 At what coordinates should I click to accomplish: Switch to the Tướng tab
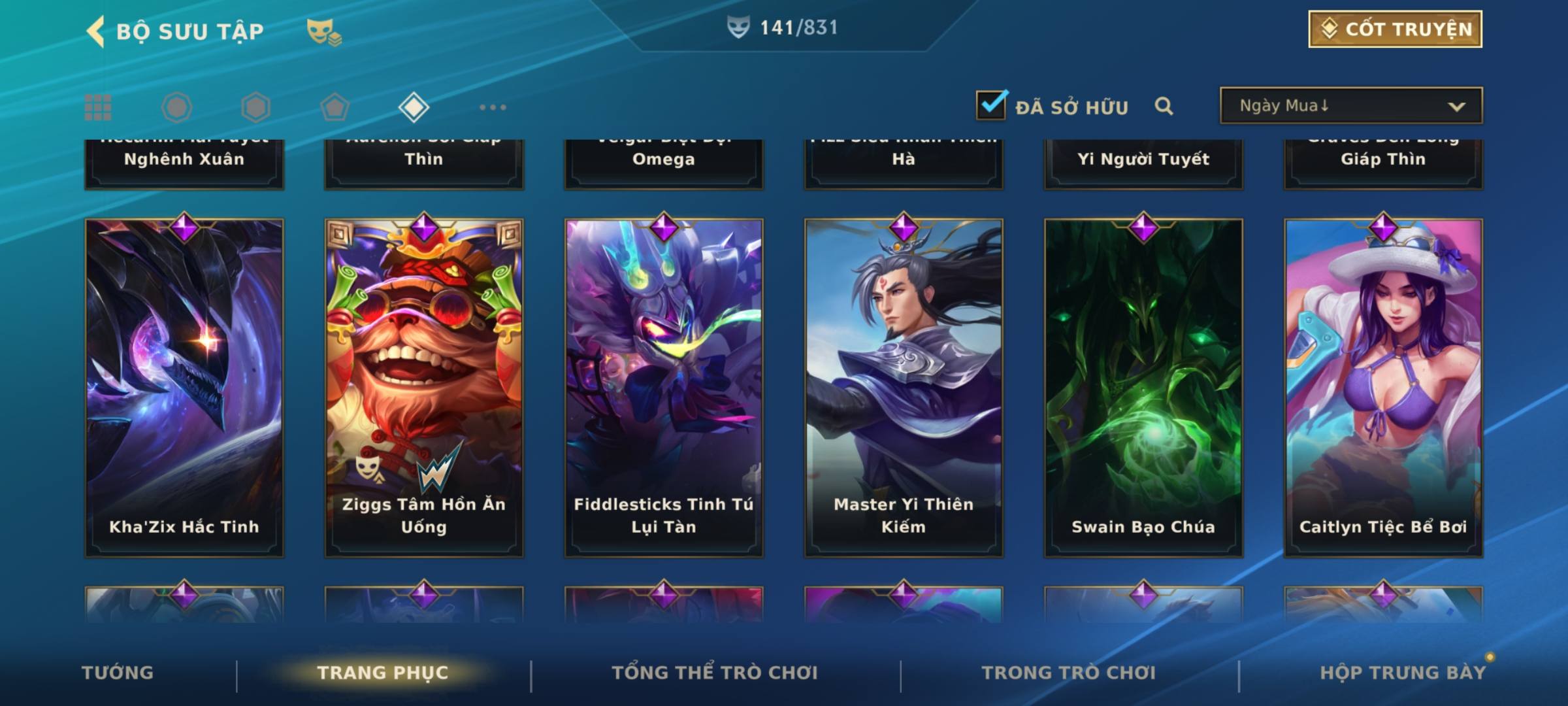[118, 673]
